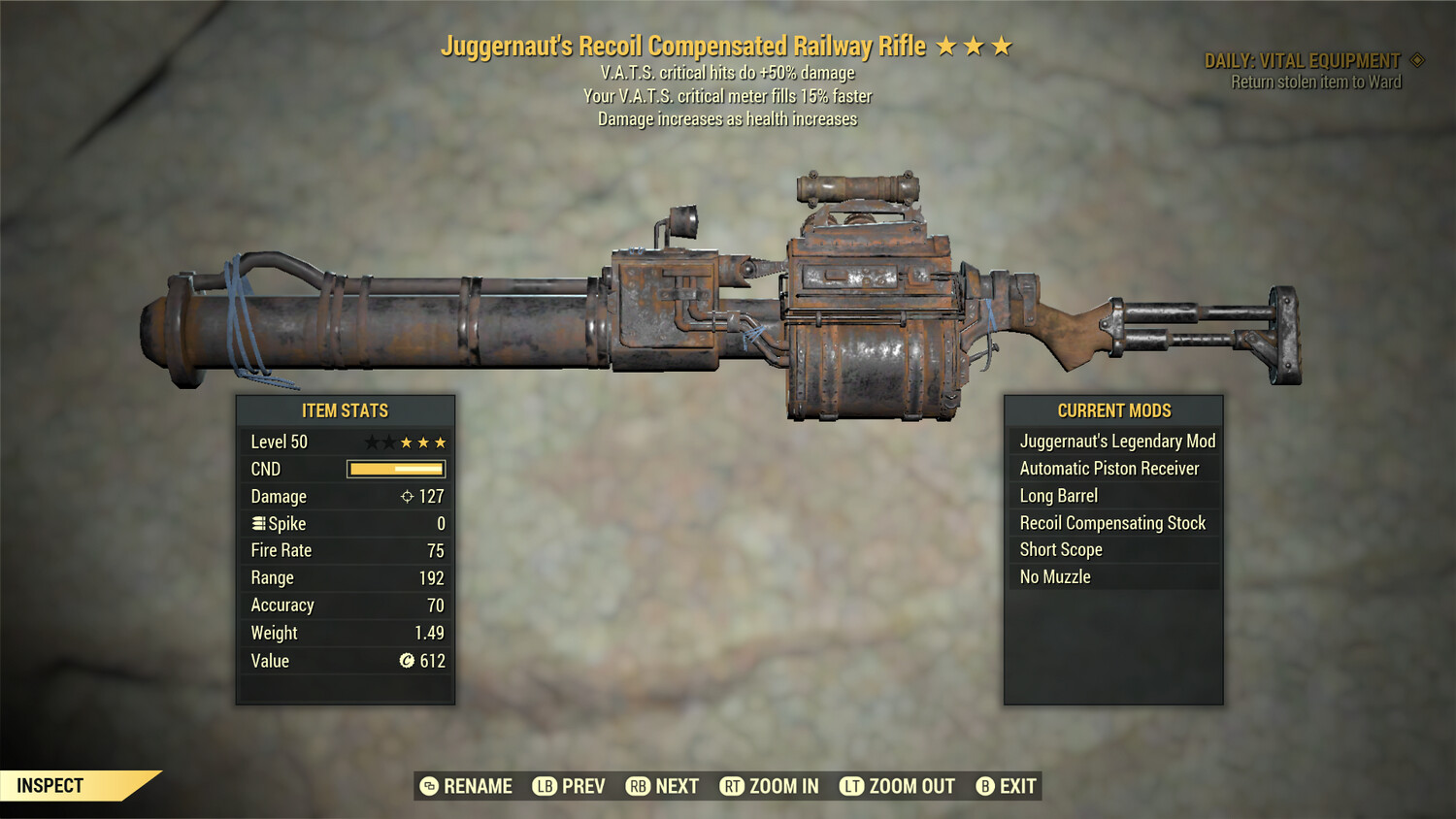Select the Long Barrel mod entry

pos(1058,495)
